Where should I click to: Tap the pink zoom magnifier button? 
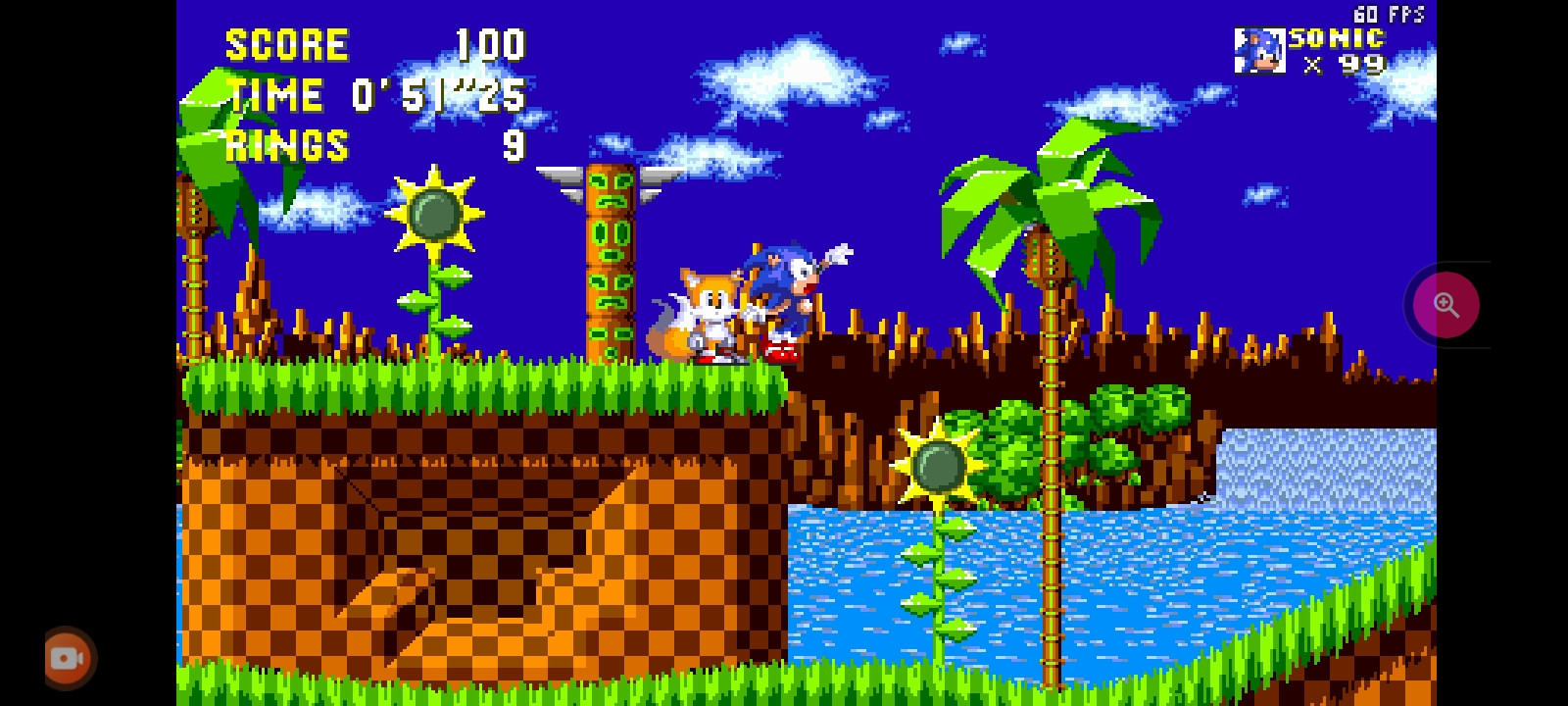pos(1446,304)
